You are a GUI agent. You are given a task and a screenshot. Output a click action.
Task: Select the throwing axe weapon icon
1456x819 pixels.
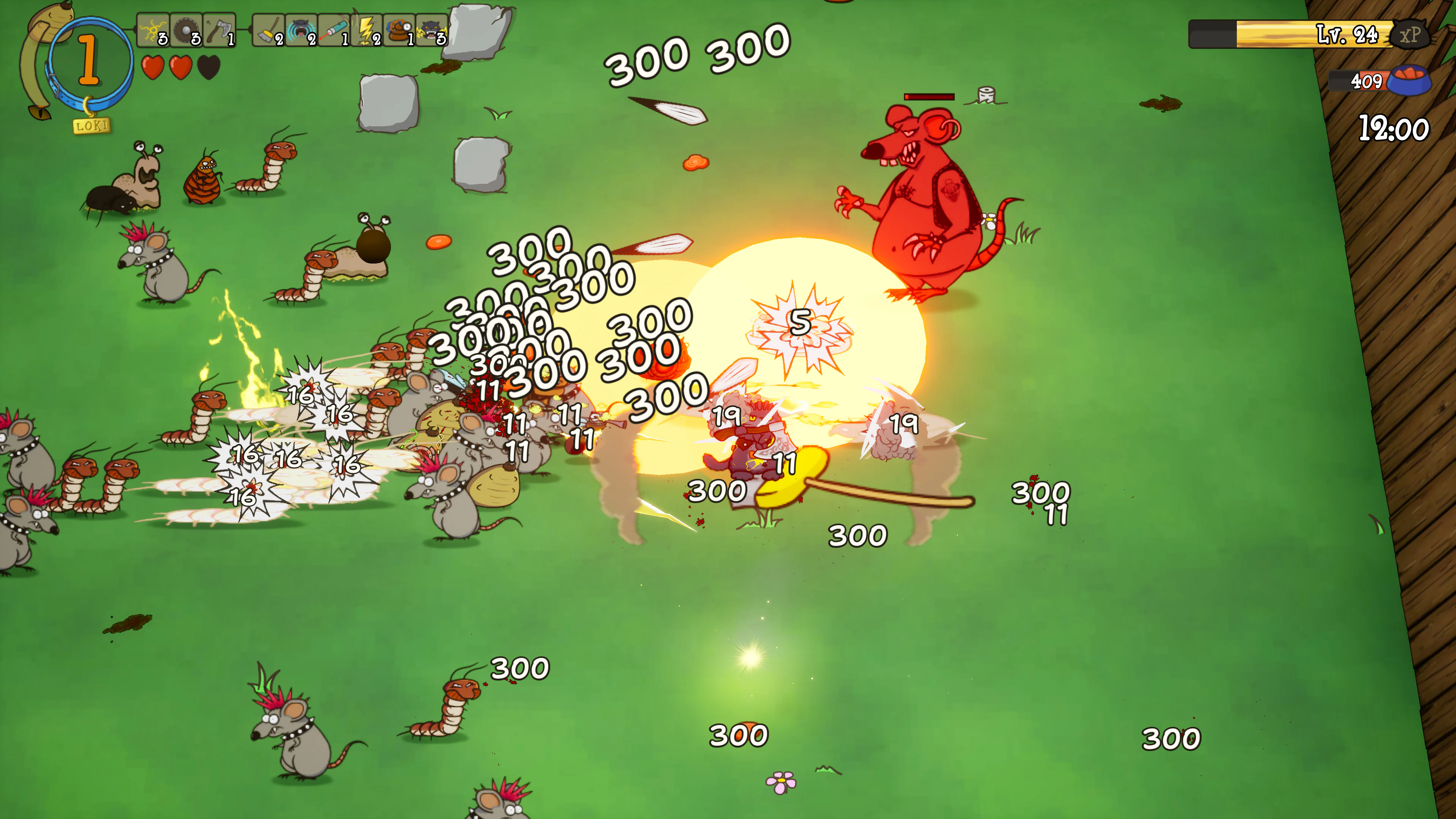coord(219,30)
